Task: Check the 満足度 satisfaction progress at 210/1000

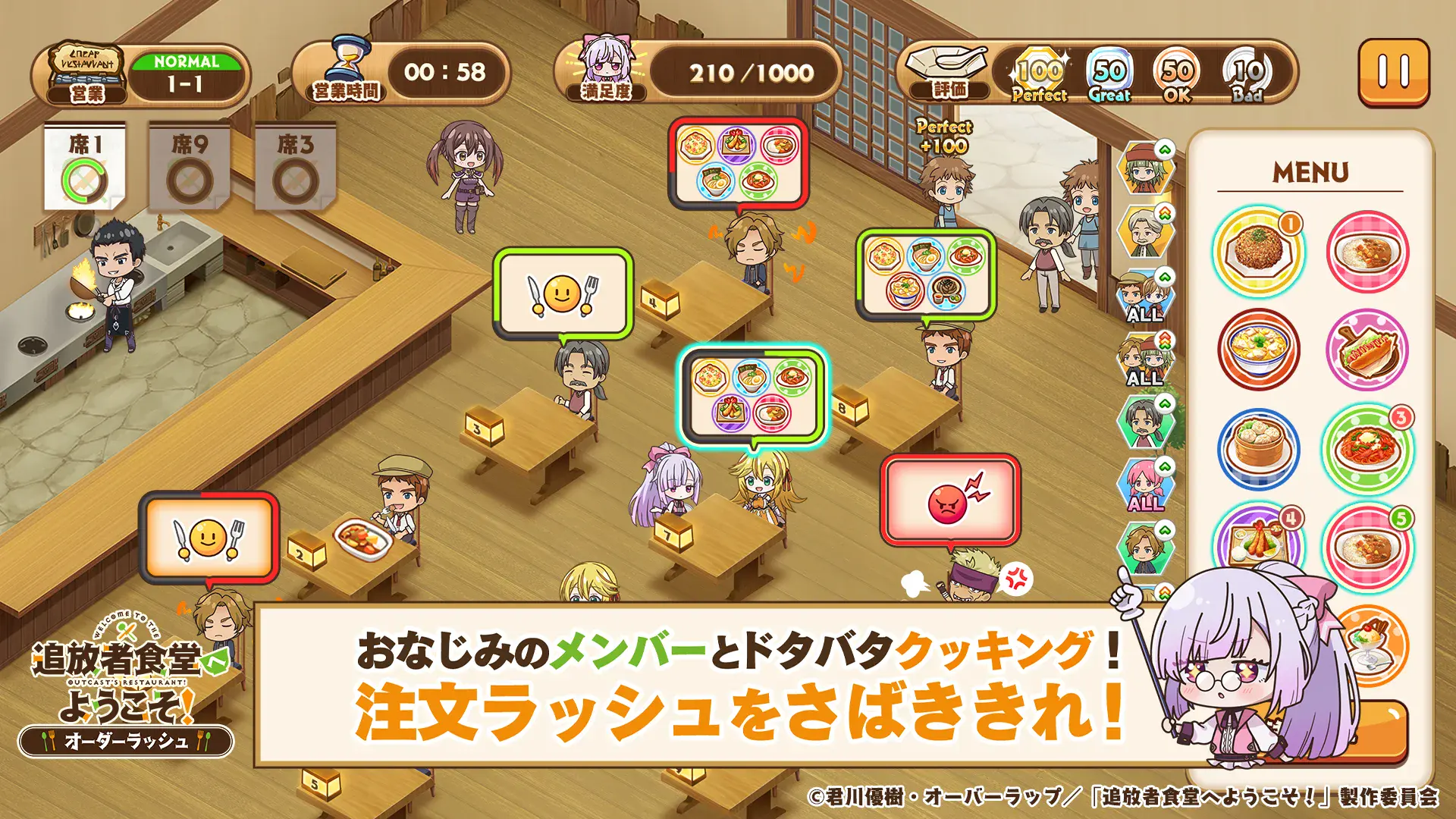Action: click(751, 74)
